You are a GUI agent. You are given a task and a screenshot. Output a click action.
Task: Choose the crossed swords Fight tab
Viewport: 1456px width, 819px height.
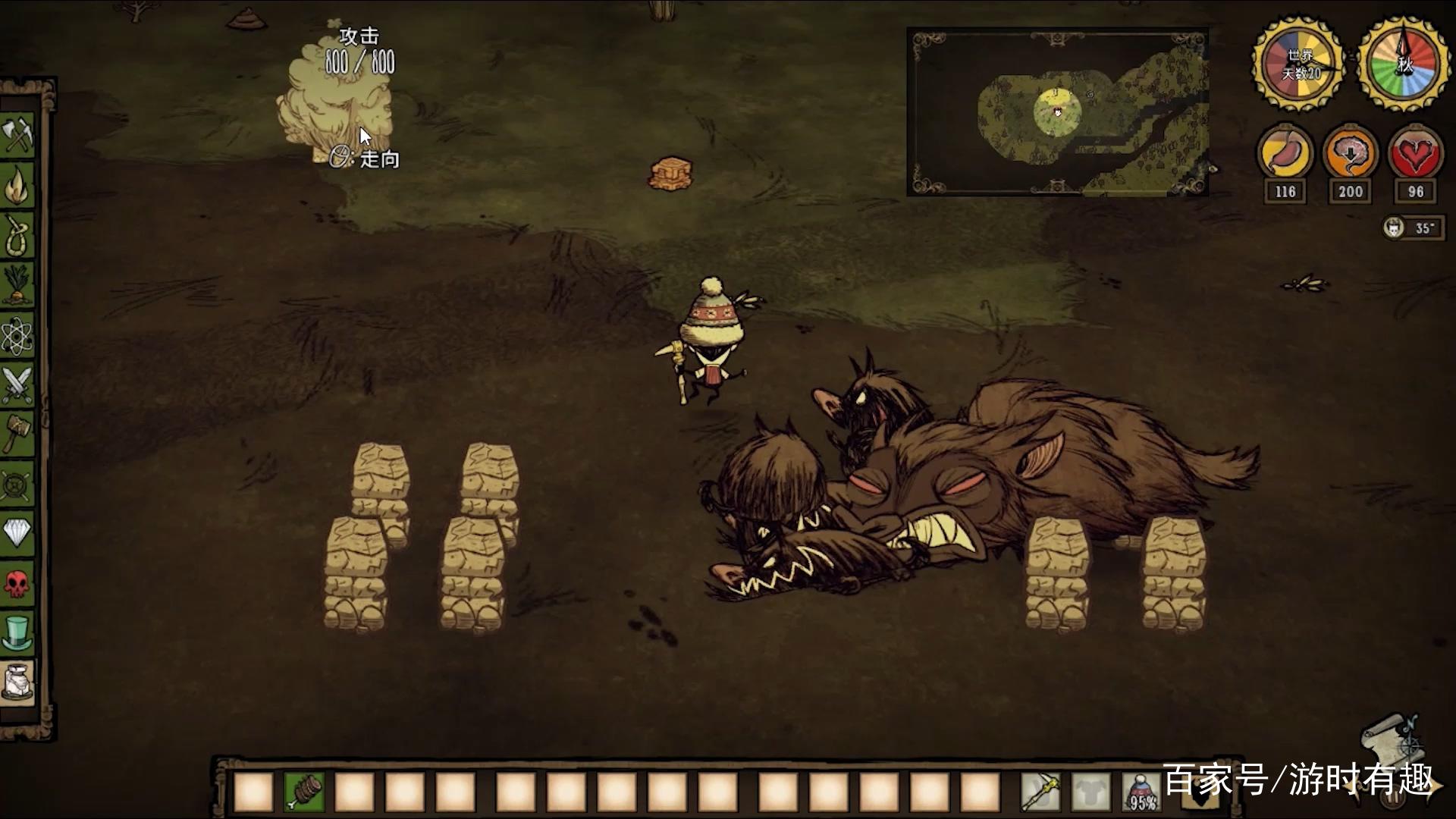click(17, 384)
